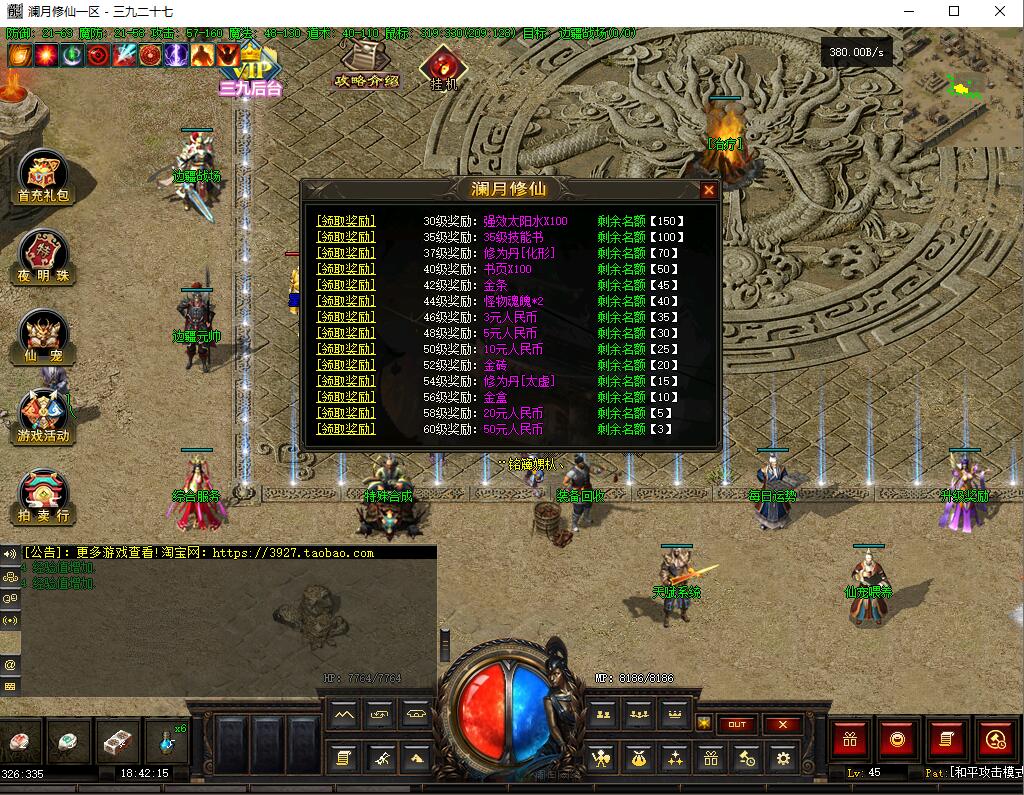
Task: Click the minimap in the corner
Action: (963, 88)
